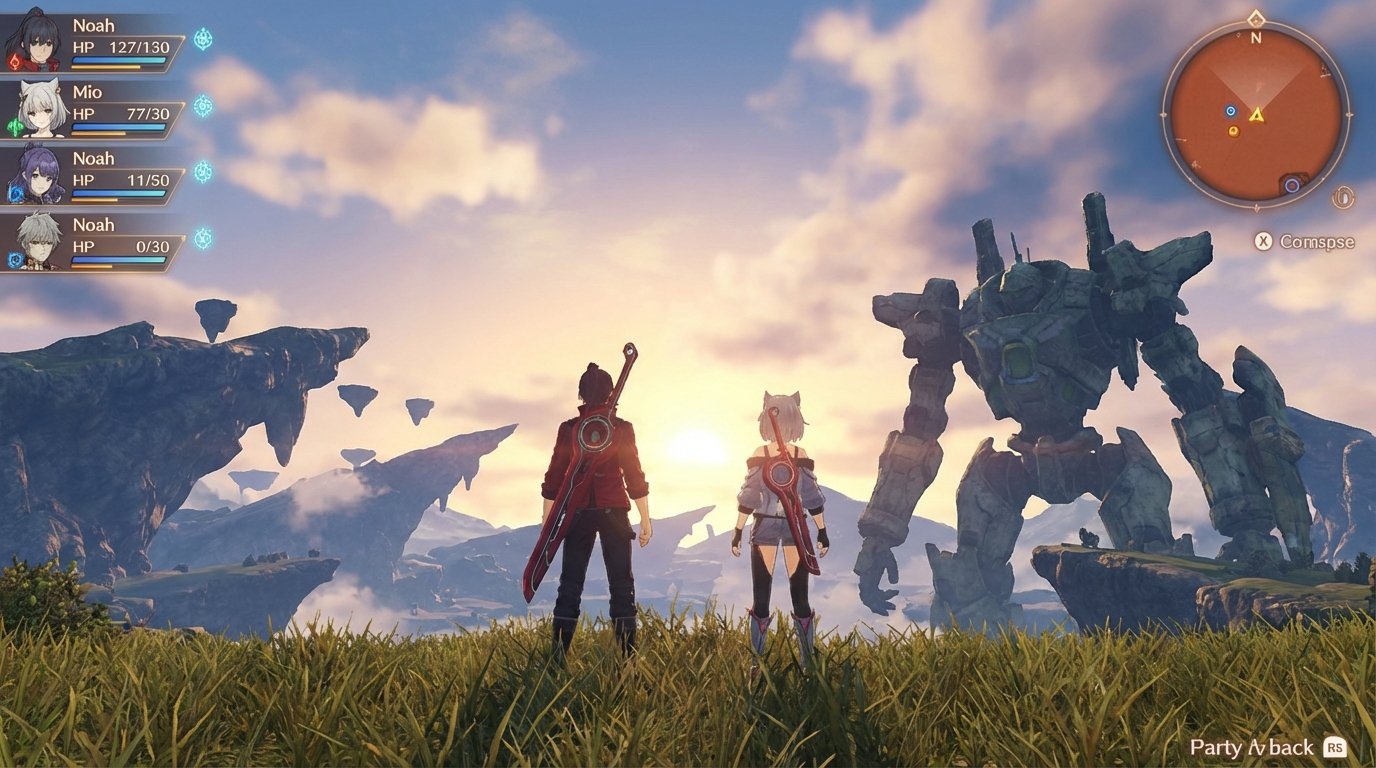
Task: Click the skip travel icon below the minimap
Action: point(1342,196)
